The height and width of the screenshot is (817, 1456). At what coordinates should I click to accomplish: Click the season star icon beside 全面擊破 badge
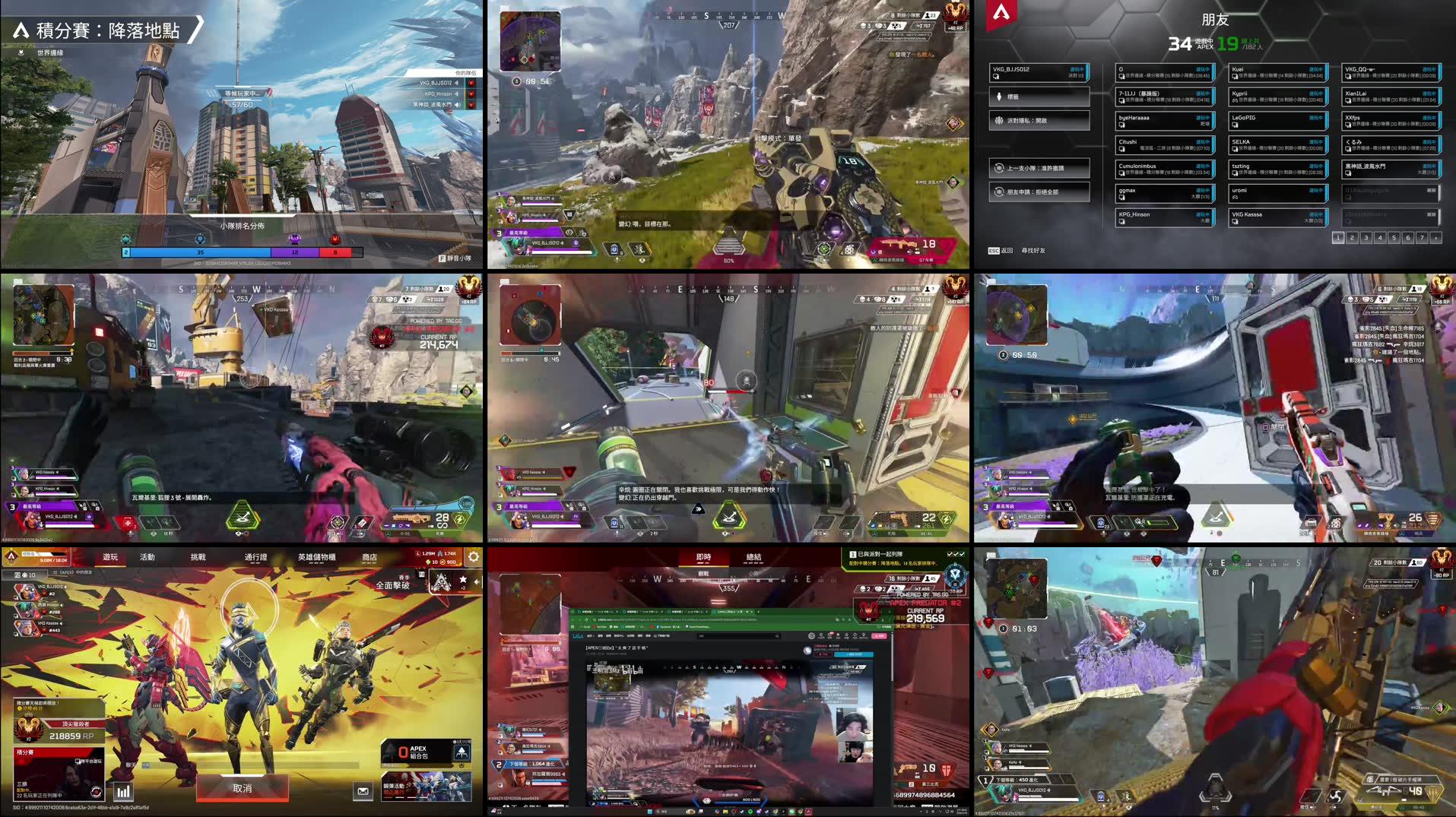tap(463, 579)
